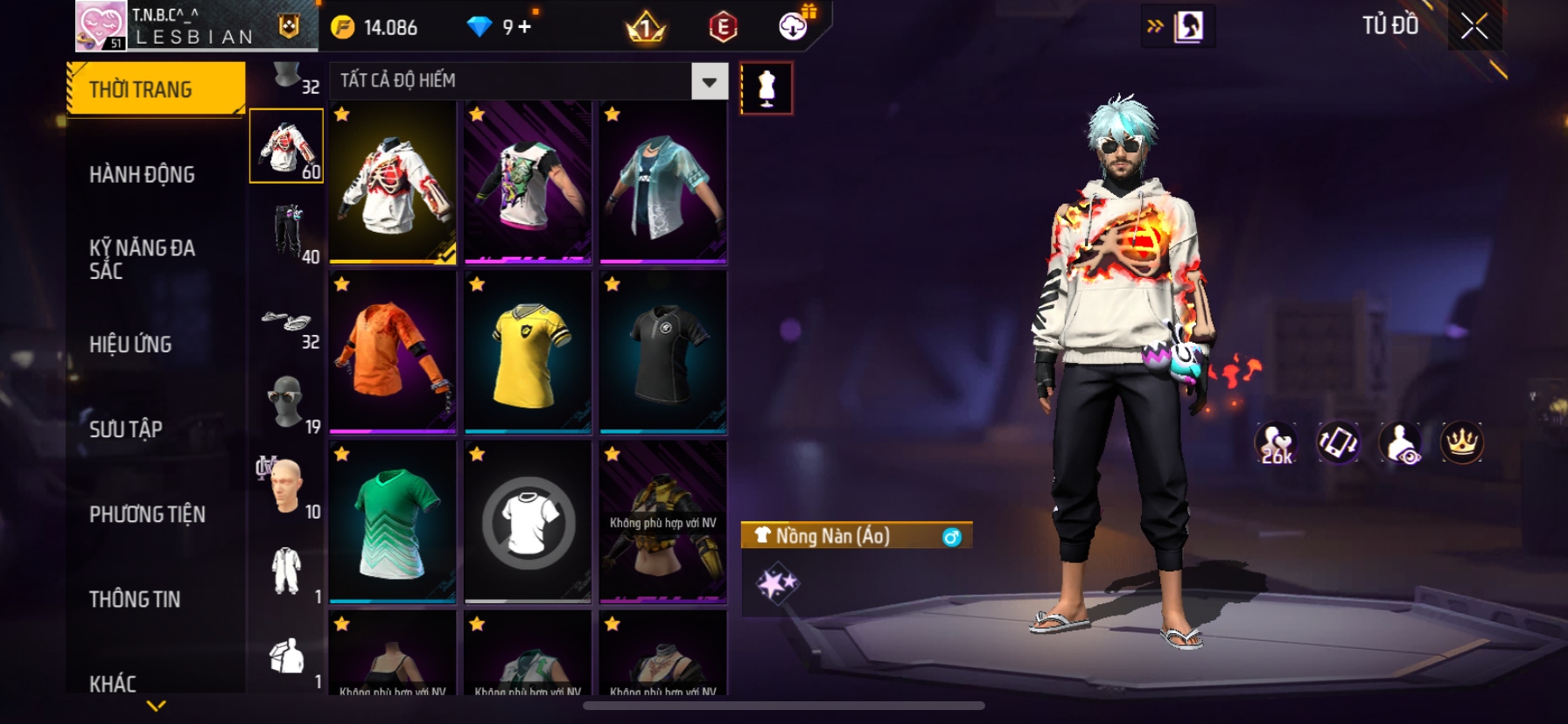Go to the HIỆU ỨNG tab
This screenshot has width=1568, height=724.
[x=130, y=344]
